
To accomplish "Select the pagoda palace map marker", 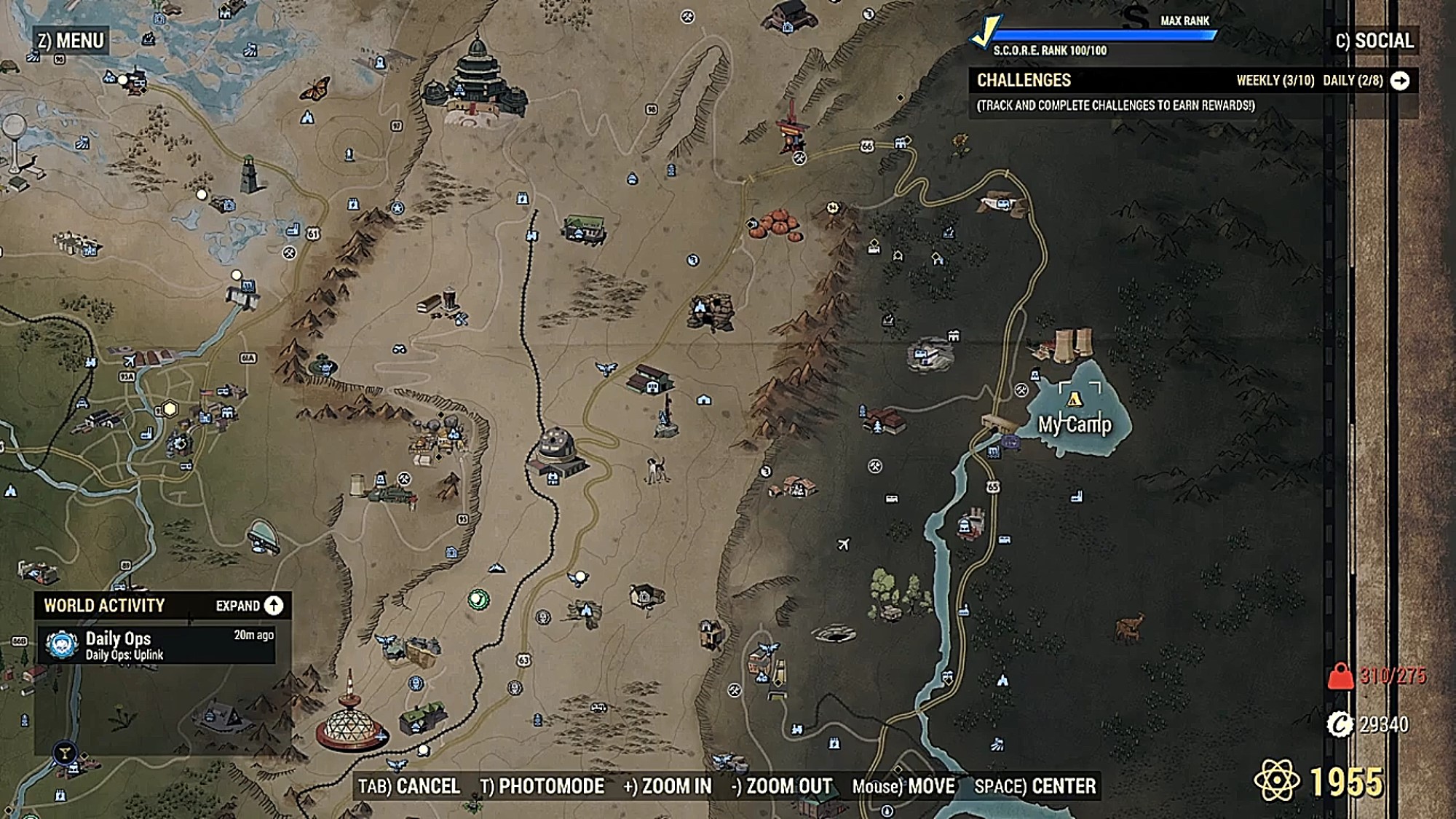I will click(x=477, y=80).
